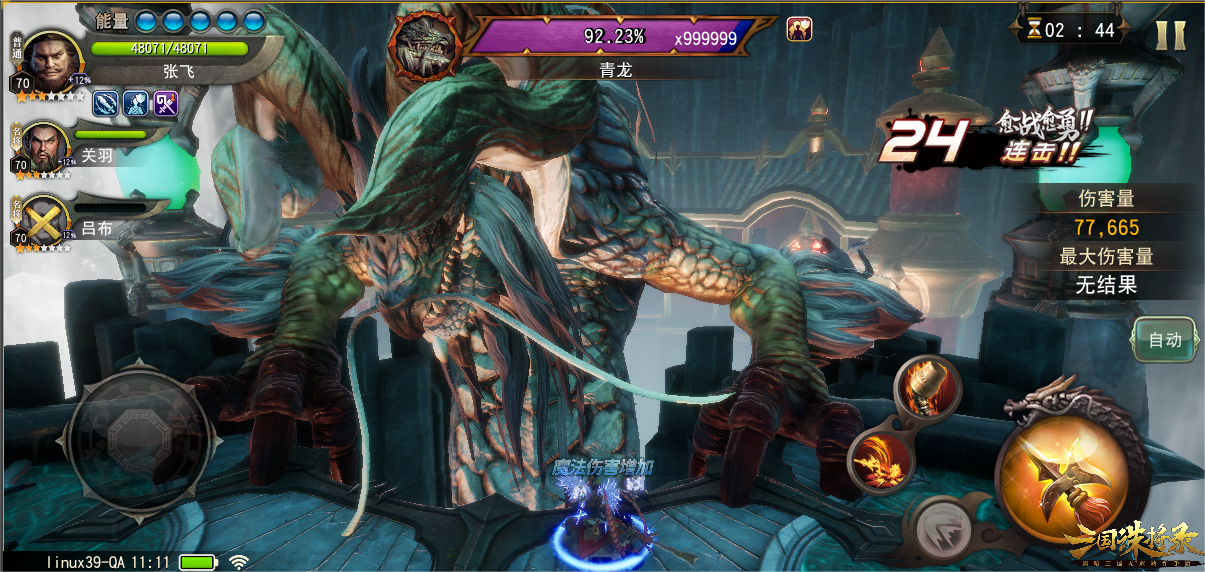Inspect the sword buff icon under 张飞
Image resolution: width=1205 pixels, height=572 pixels.
106,102
